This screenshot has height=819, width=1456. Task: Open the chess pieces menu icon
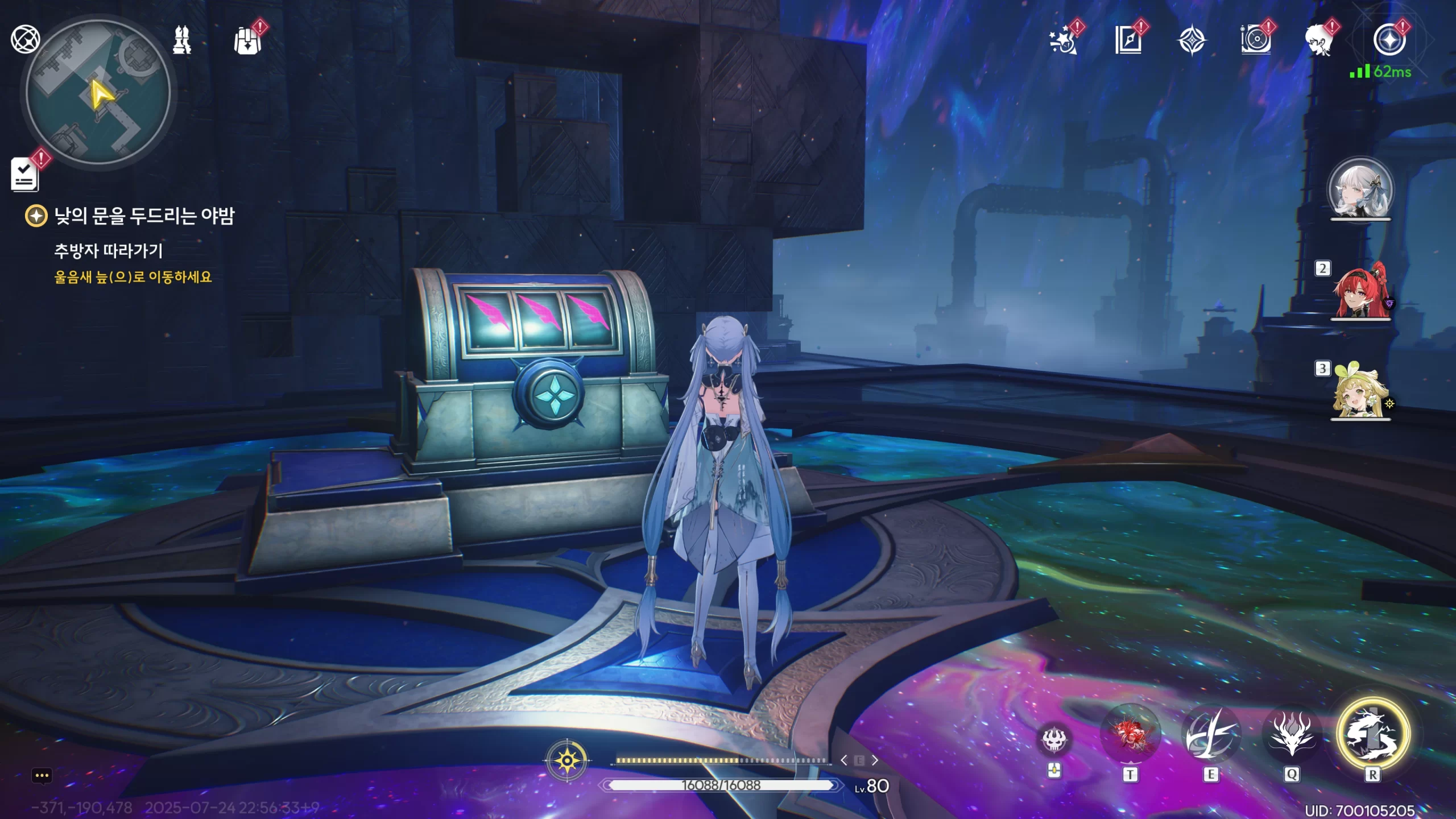tap(182, 40)
